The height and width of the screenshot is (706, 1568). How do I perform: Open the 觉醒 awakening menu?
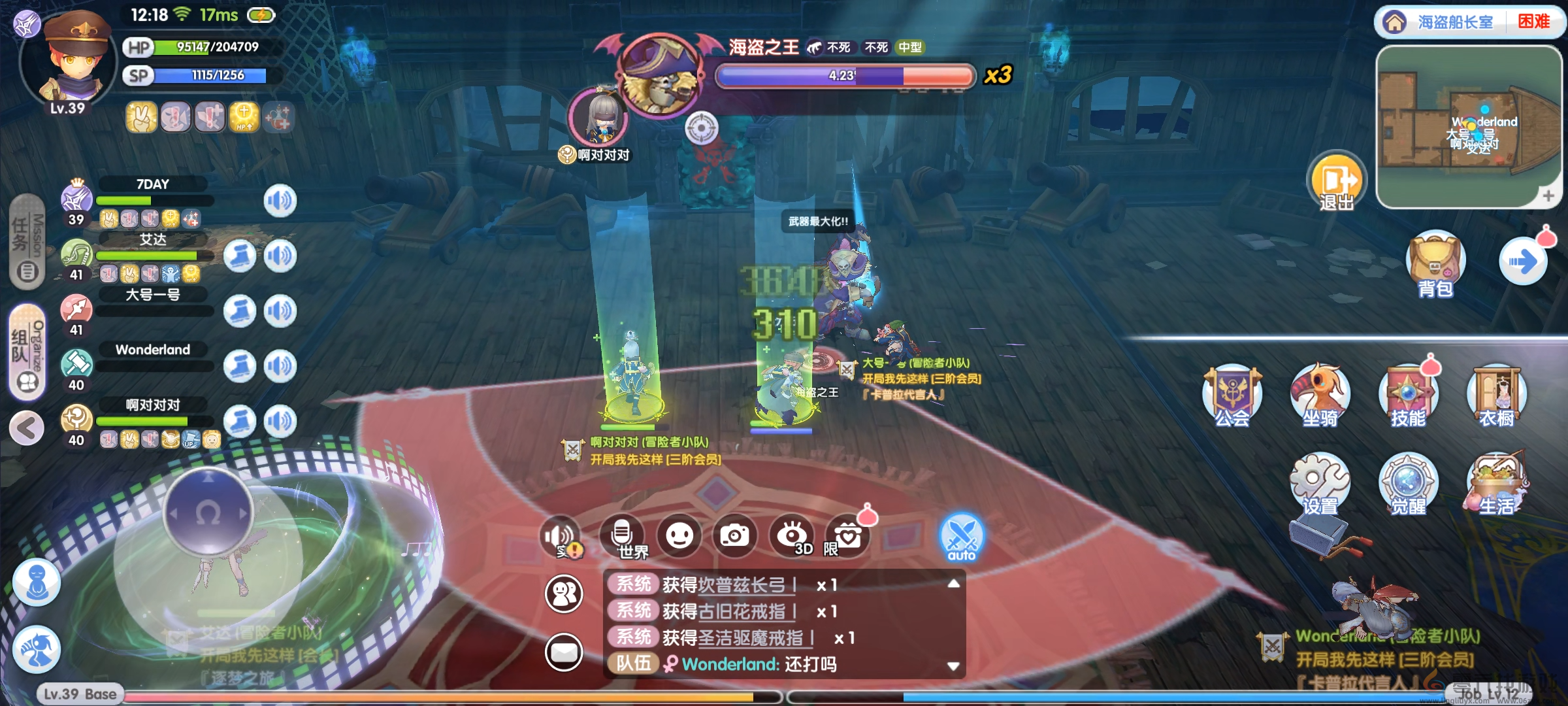[x=1408, y=484]
